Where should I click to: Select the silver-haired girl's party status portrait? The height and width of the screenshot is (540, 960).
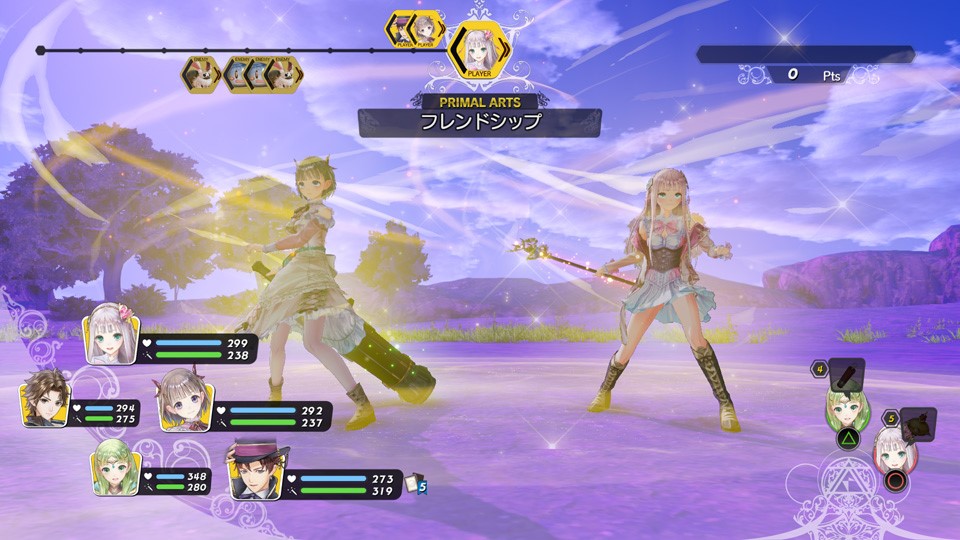pos(107,333)
